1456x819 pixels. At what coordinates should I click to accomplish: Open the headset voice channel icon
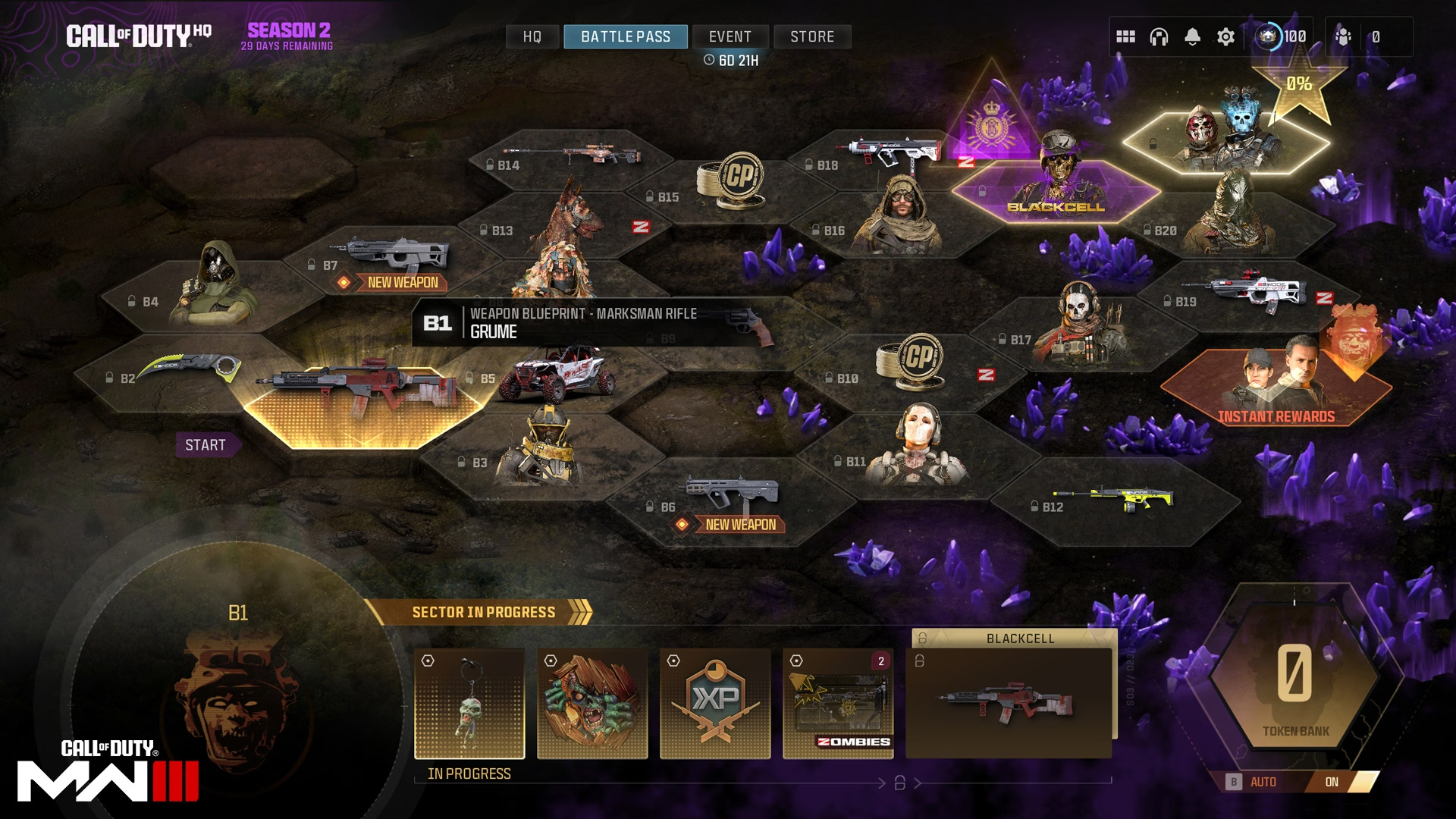pyautogui.click(x=1159, y=36)
